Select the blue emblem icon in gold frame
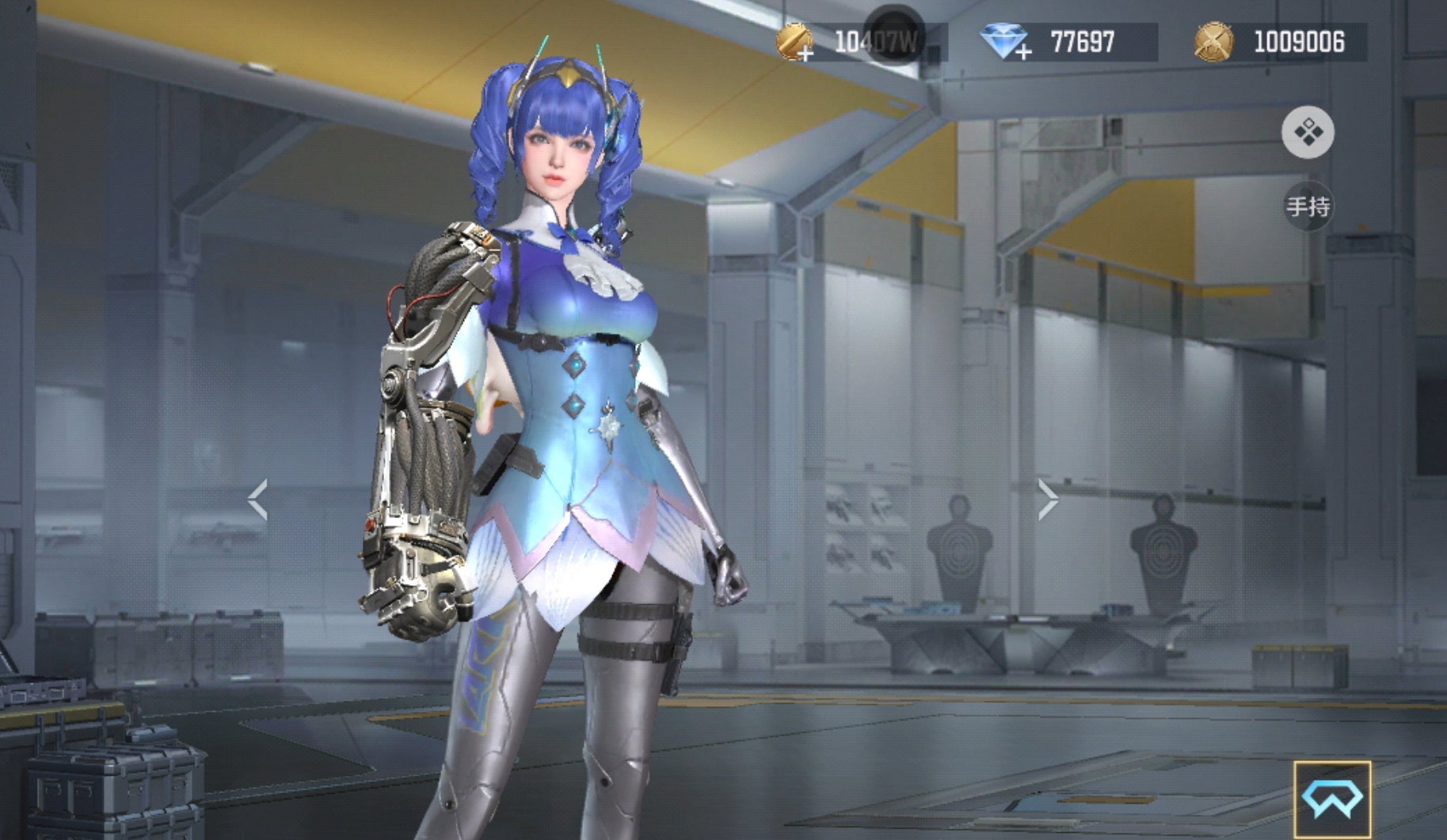 (1332, 799)
